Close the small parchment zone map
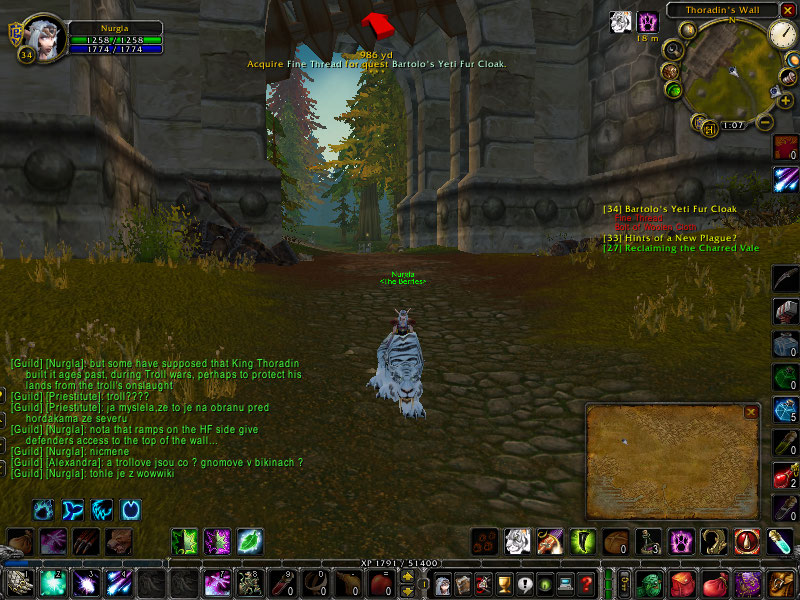 tap(751, 411)
